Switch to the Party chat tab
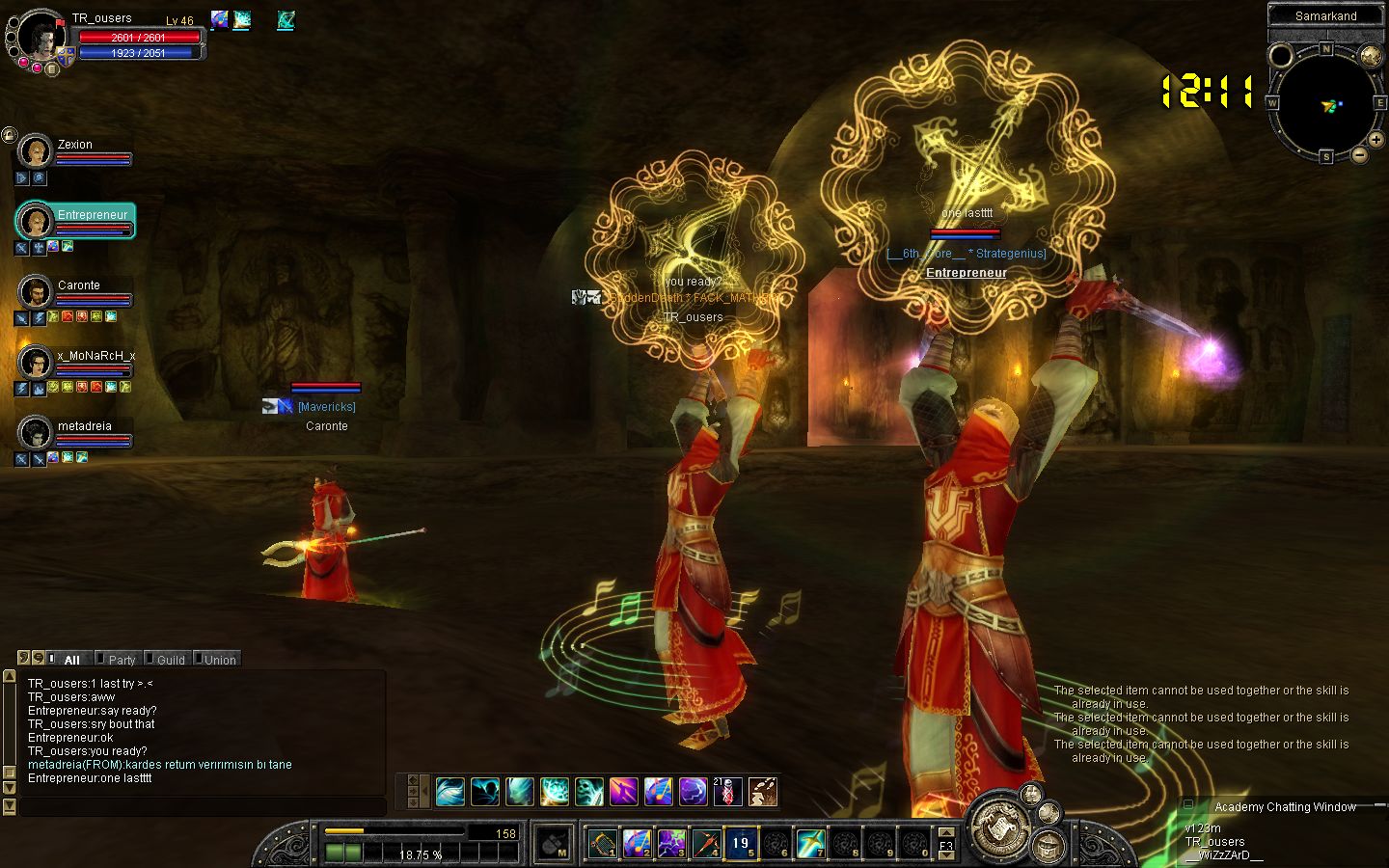 pyautogui.click(x=121, y=660)
